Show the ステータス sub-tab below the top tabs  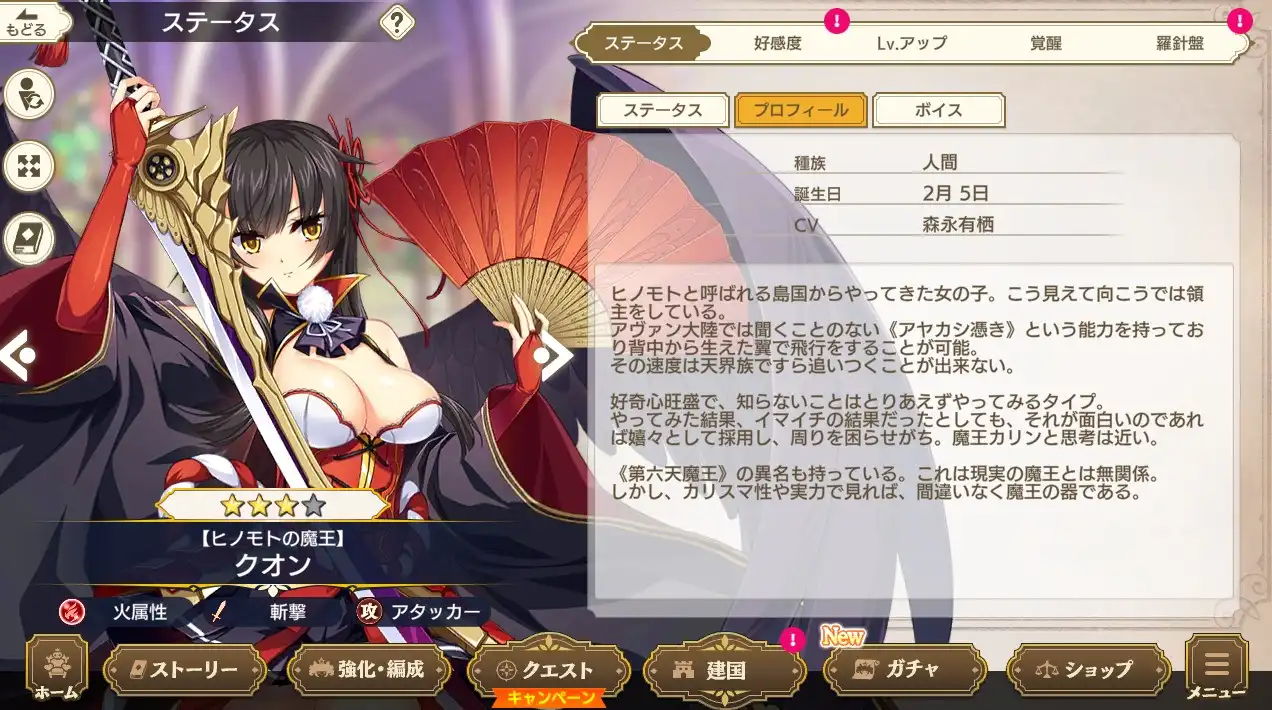tap(663, 110)
